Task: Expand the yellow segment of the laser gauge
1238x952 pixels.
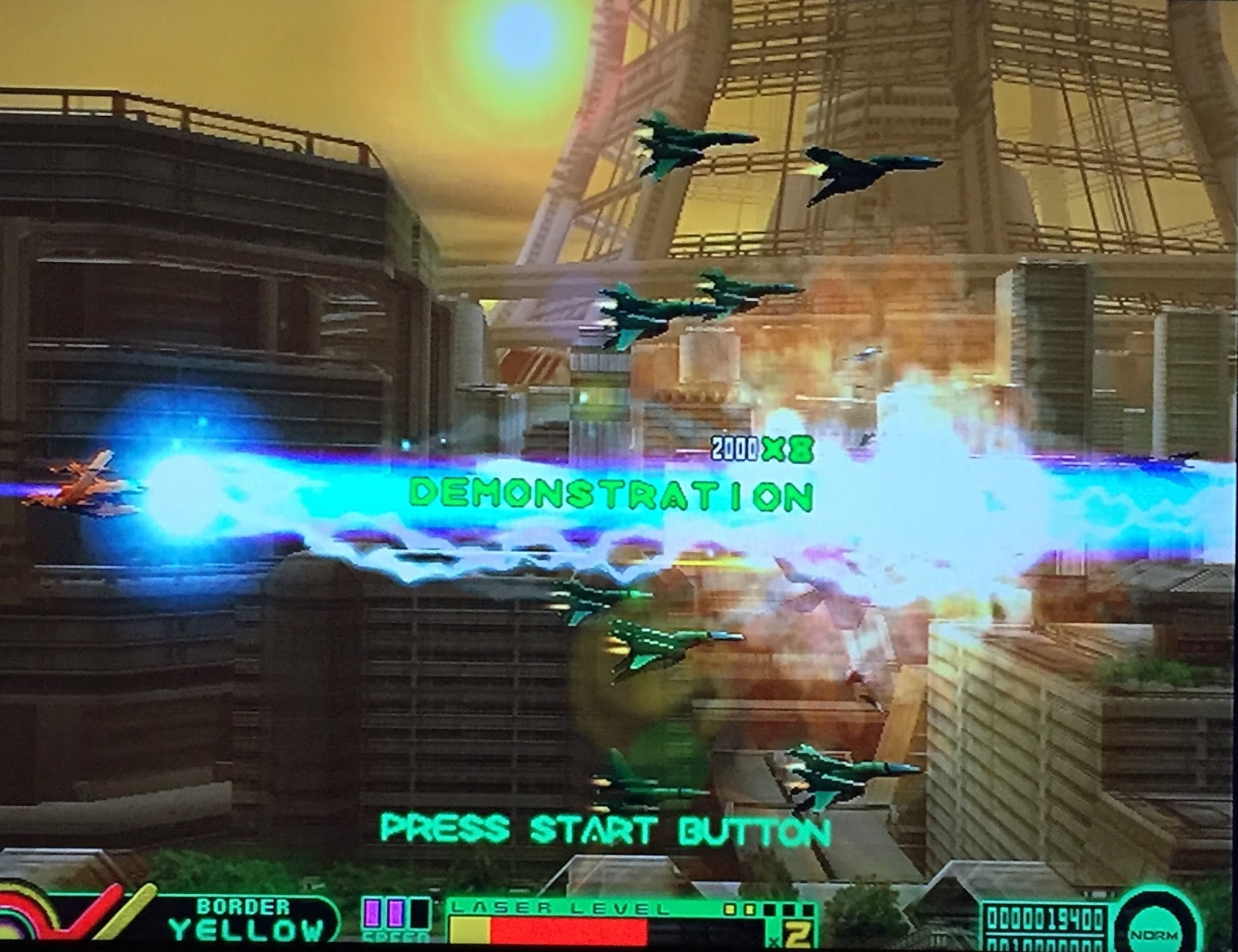Action: [x=470, y=930]
